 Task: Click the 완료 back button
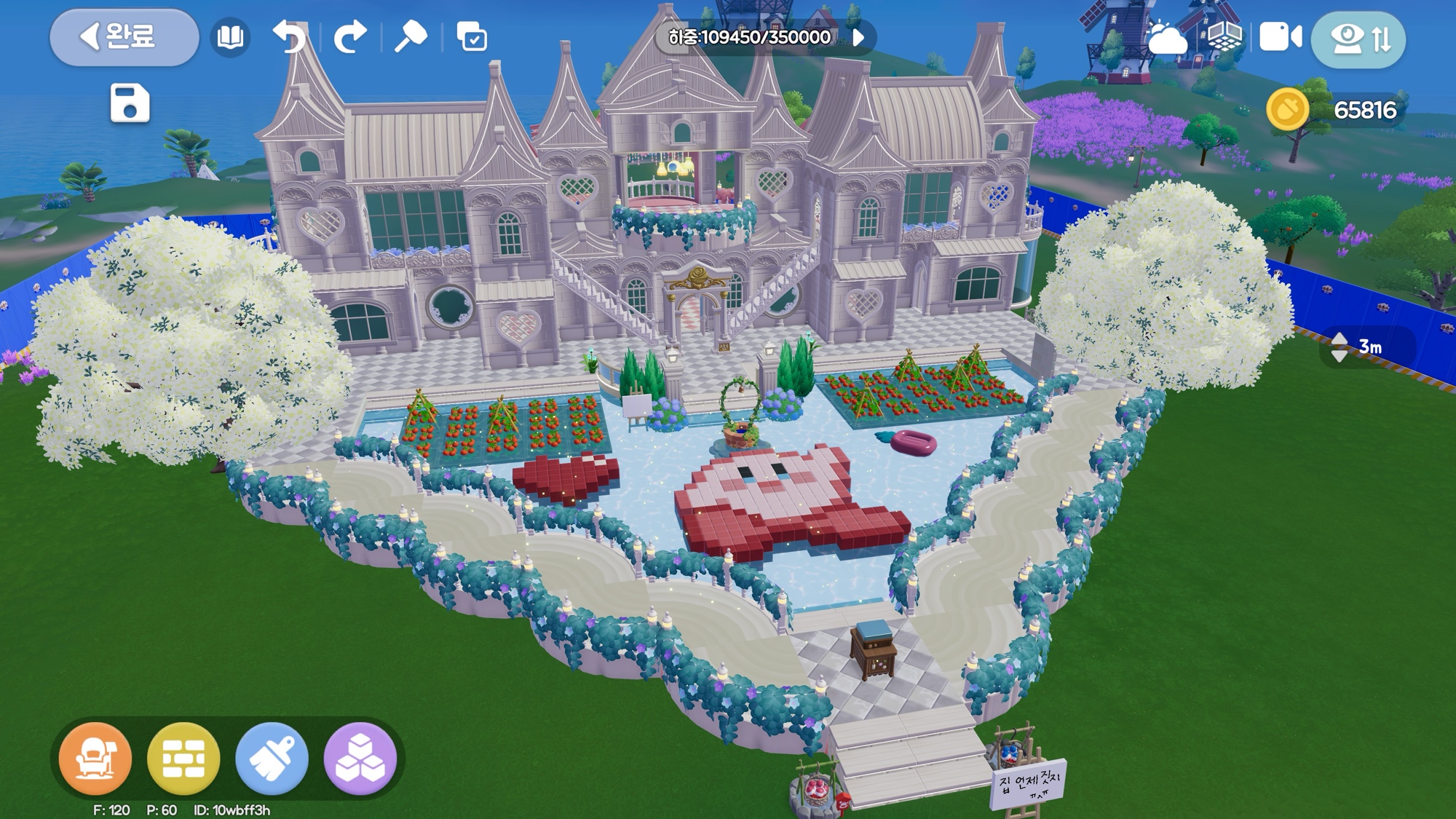point(124,37)
